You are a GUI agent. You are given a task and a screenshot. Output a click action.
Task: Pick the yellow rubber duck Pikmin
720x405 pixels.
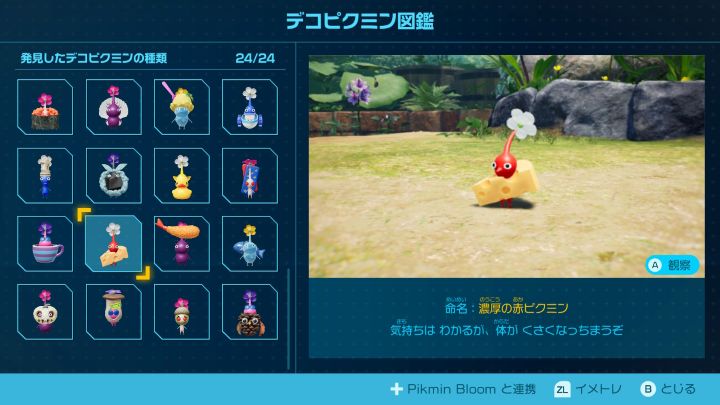click(x=181, y=175)
